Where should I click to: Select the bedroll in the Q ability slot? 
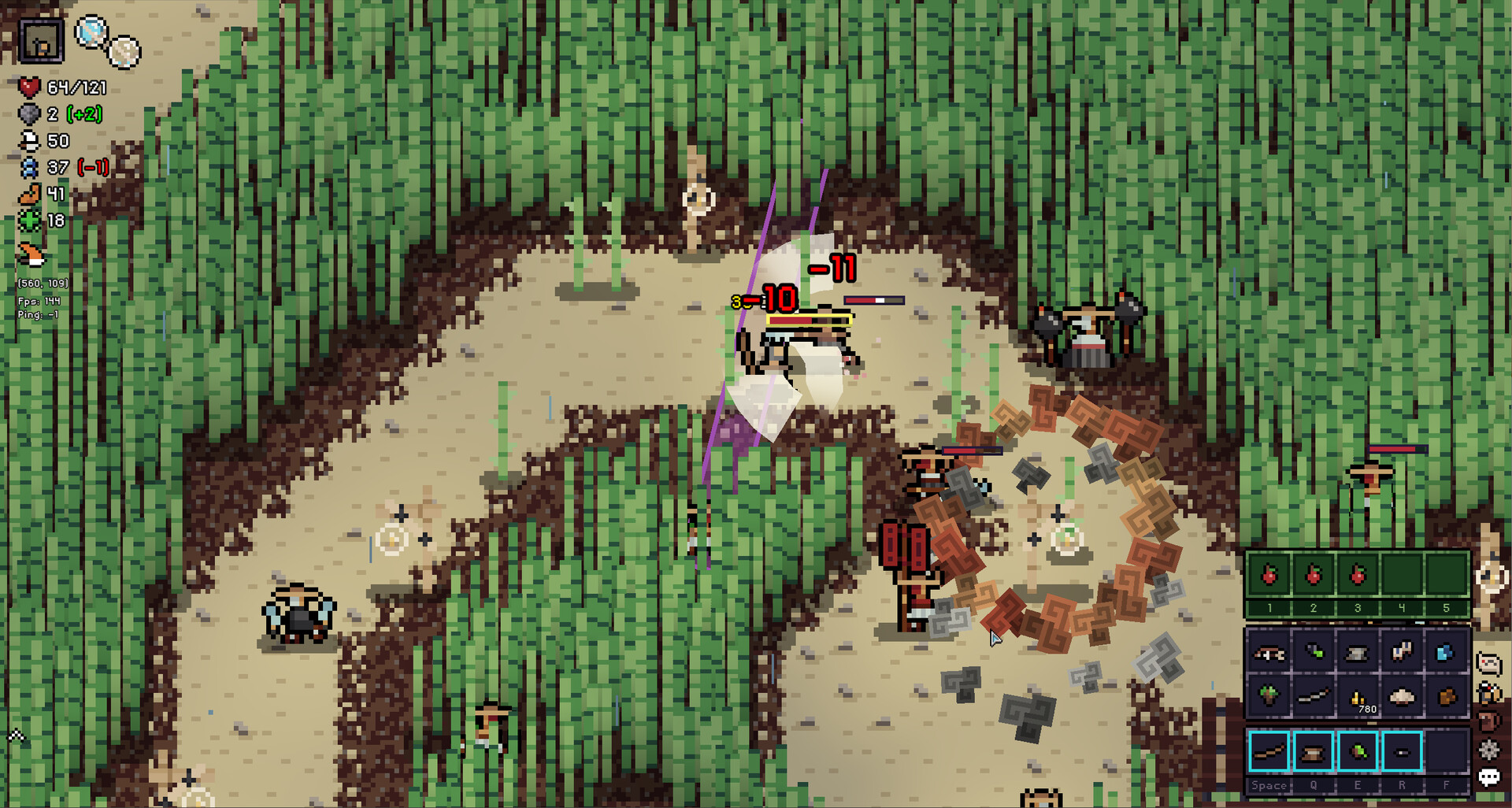click(x=1313, y=751)
